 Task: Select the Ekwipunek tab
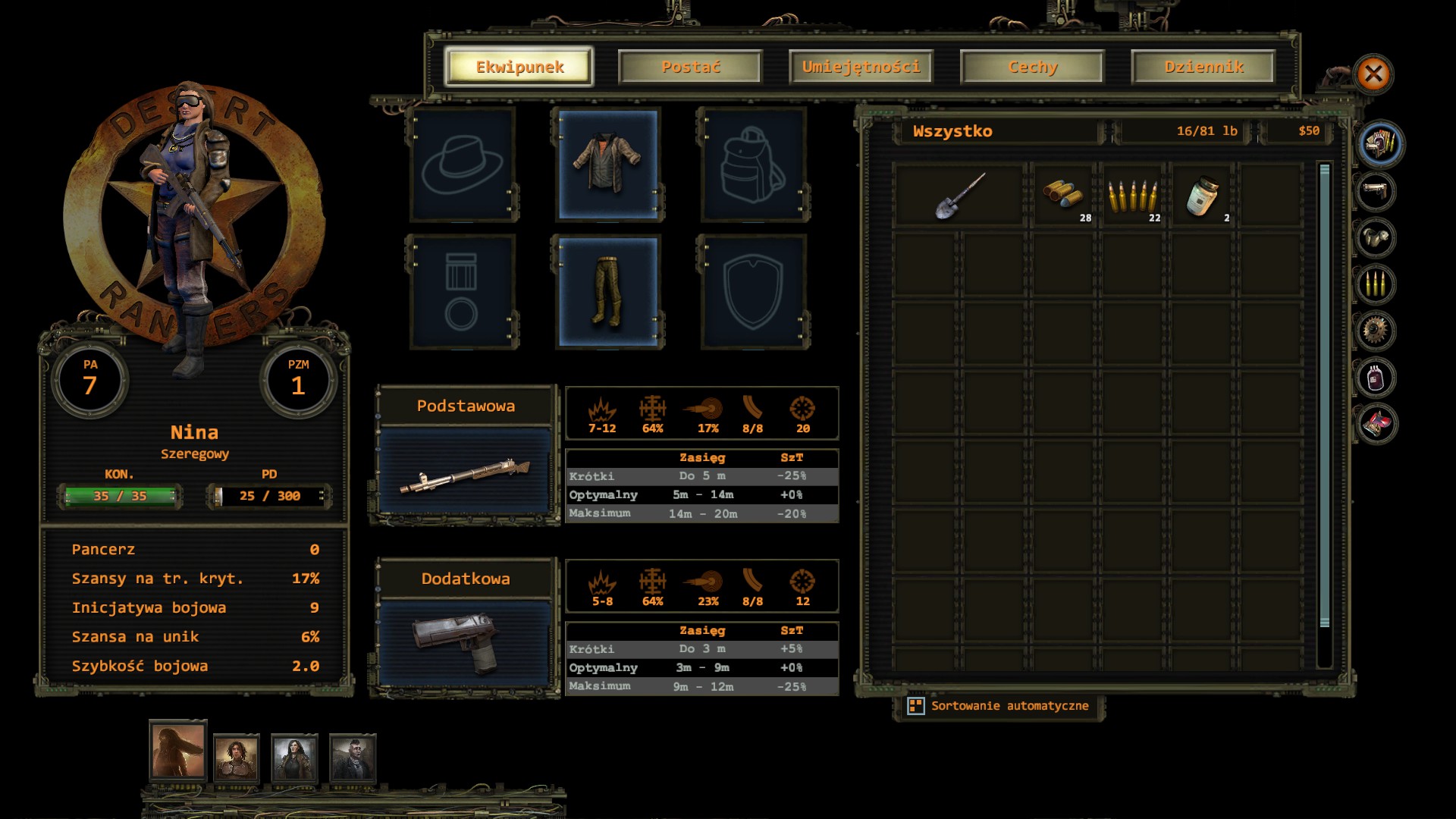(x=519, y=67)
